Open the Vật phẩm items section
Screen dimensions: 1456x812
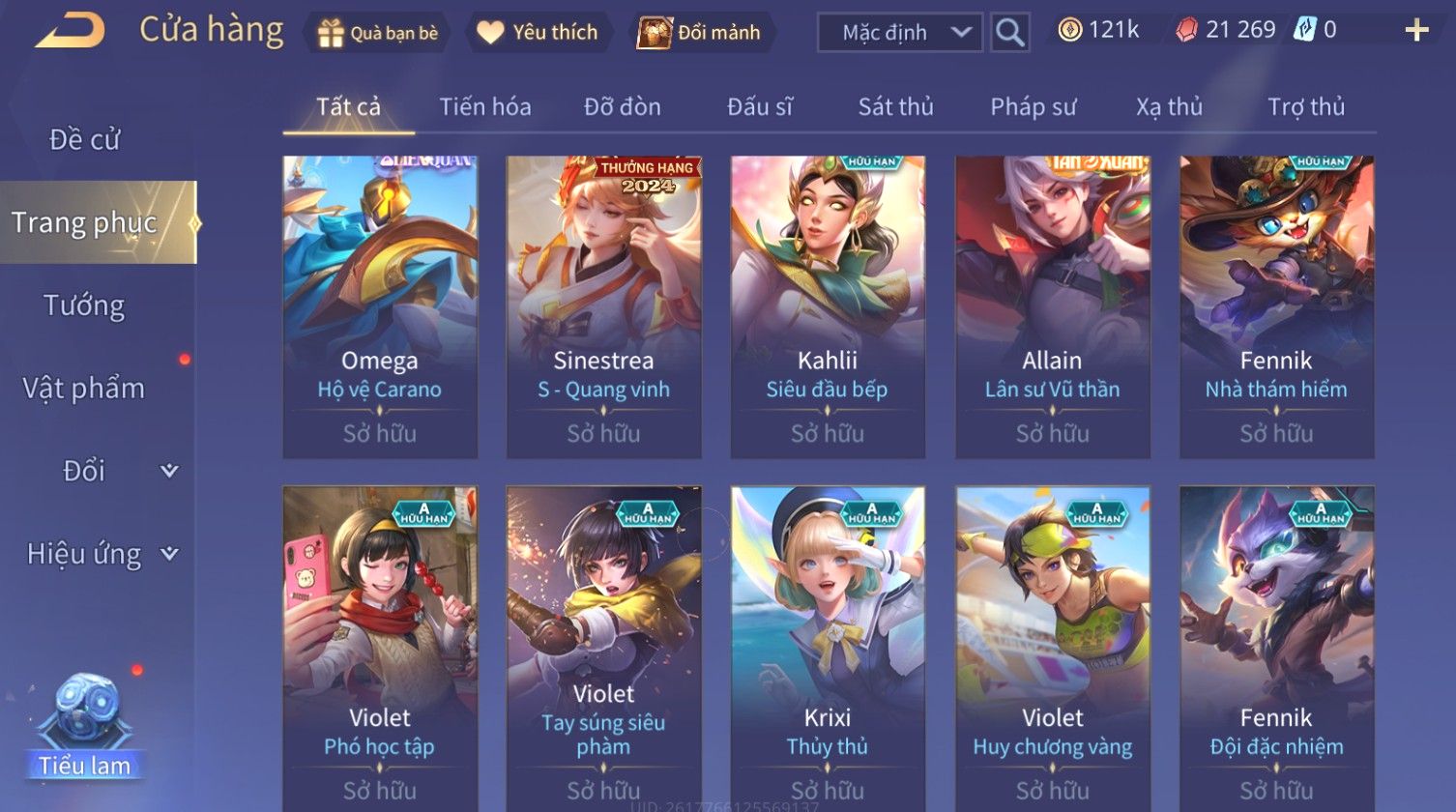(85, 389)
